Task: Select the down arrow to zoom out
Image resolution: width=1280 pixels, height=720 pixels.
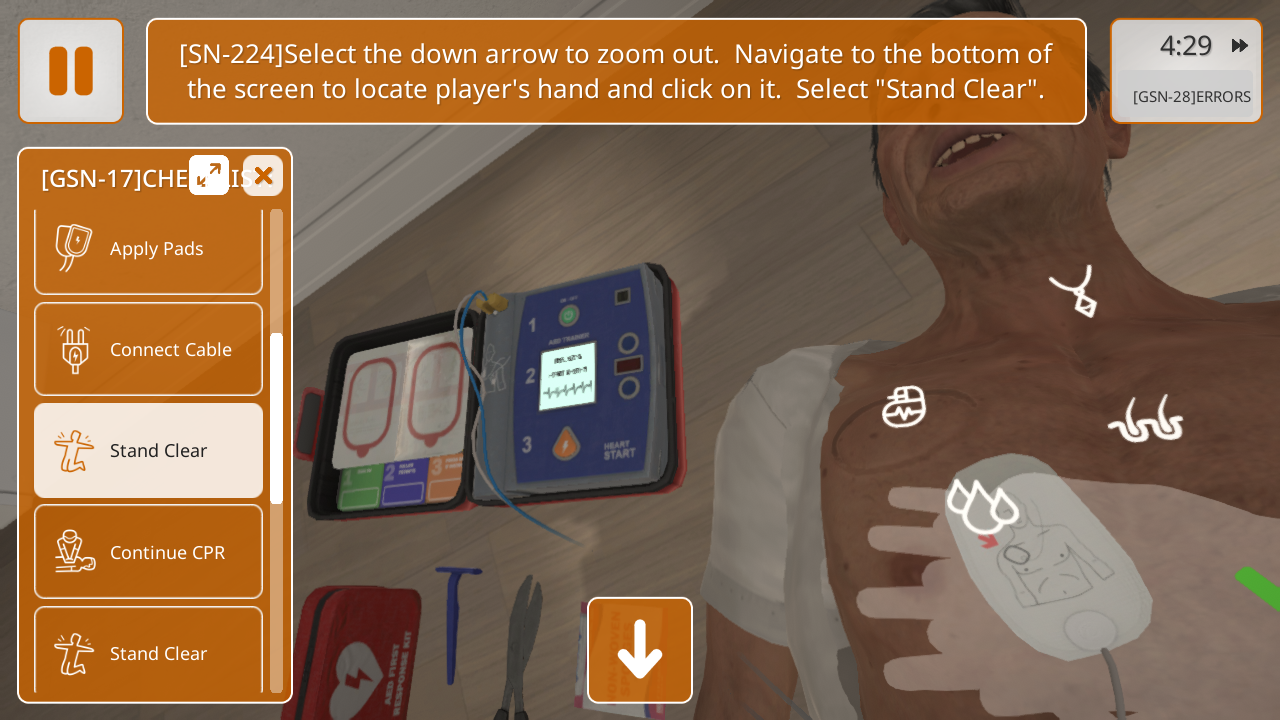Action: [x=640, y=650]
